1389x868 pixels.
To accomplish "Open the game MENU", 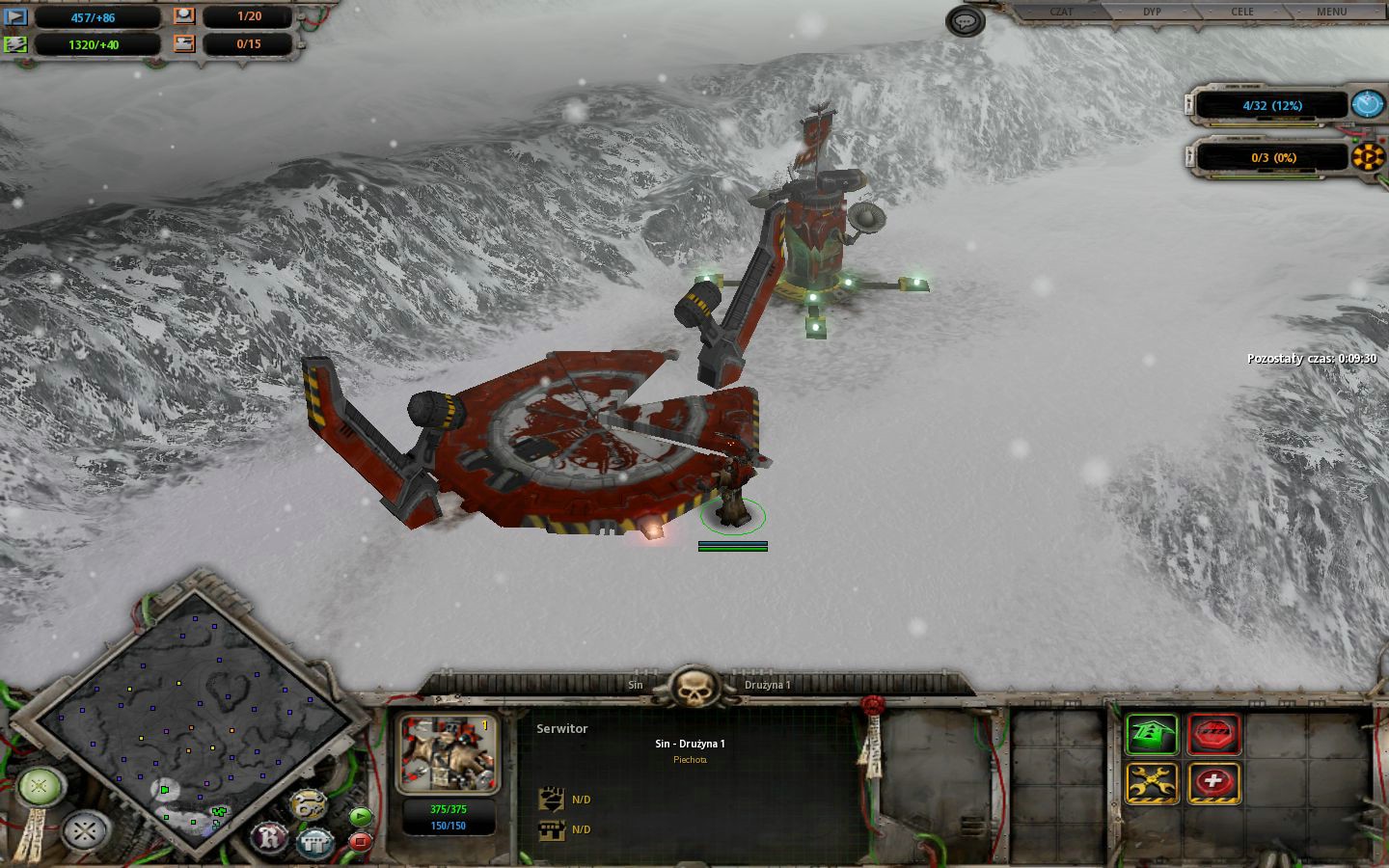I will [1331, 12].
